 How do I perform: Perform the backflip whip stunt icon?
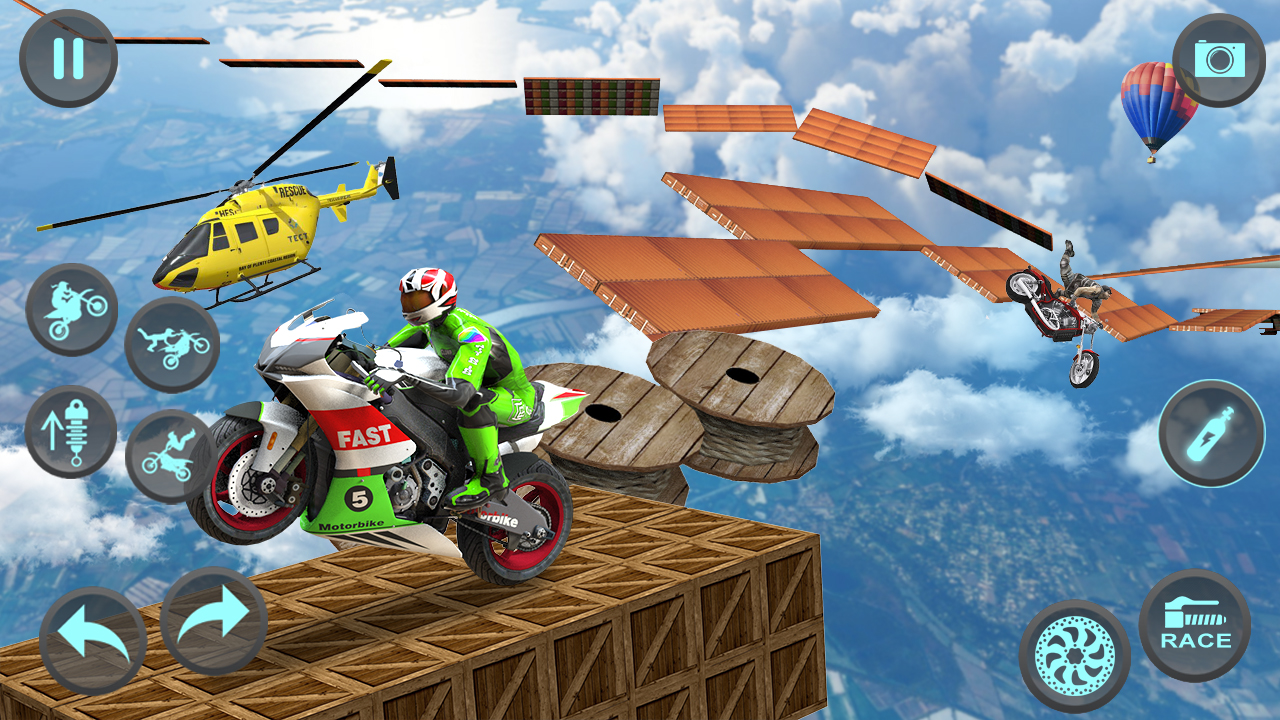pos(170,450)
